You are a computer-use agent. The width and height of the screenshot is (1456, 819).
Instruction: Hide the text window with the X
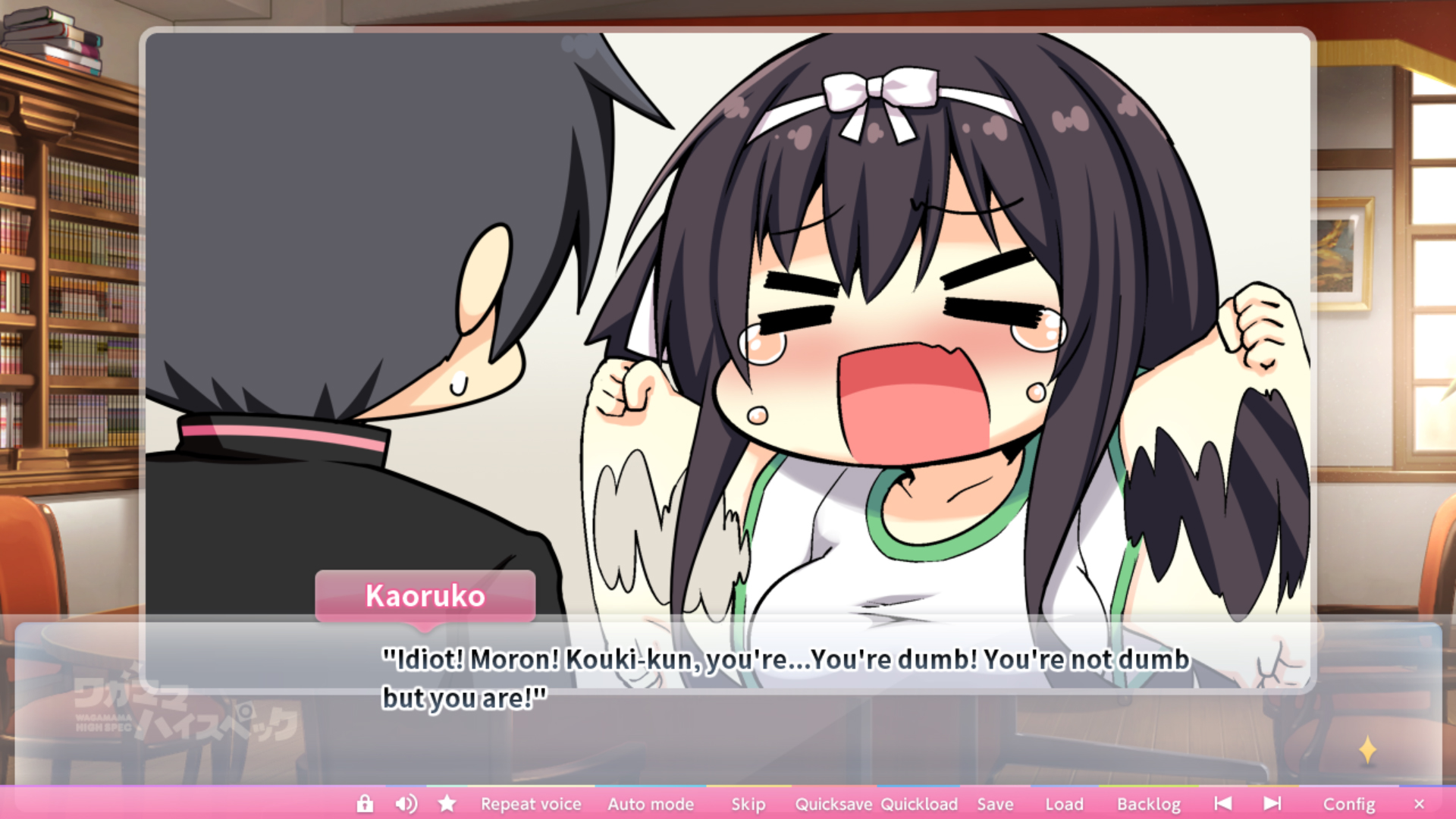point(1419,804)
